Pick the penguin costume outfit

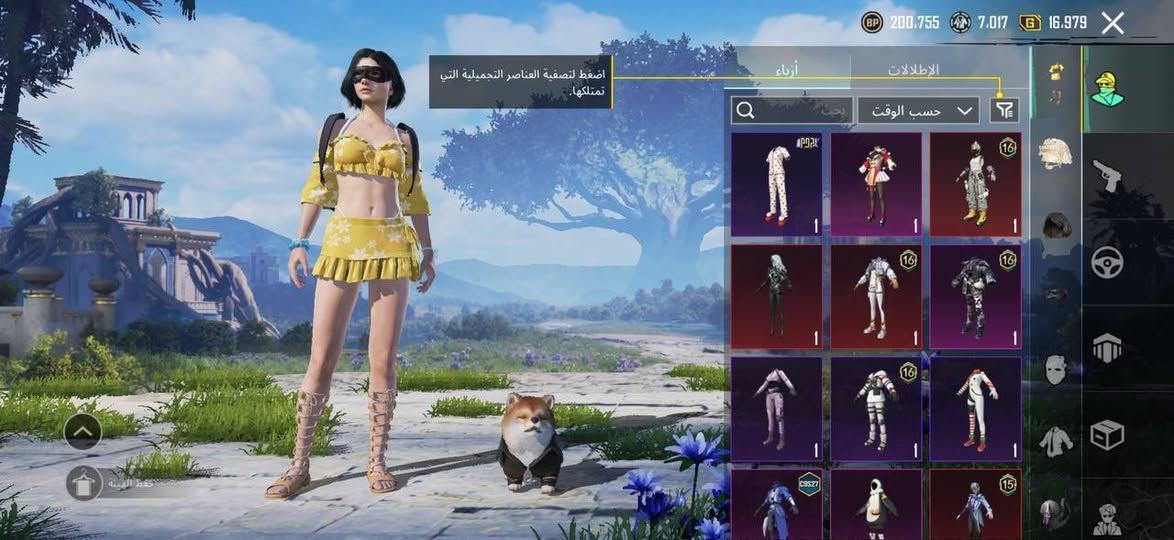(876, 504)
